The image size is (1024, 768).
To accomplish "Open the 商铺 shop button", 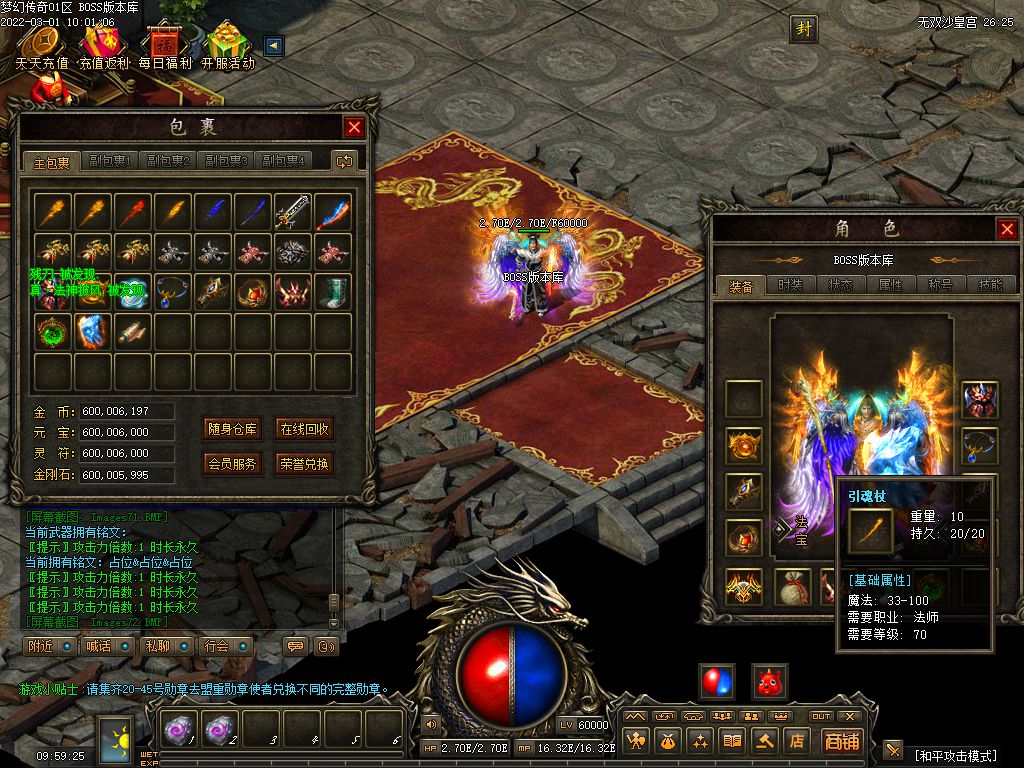I will tap(841, 741).
